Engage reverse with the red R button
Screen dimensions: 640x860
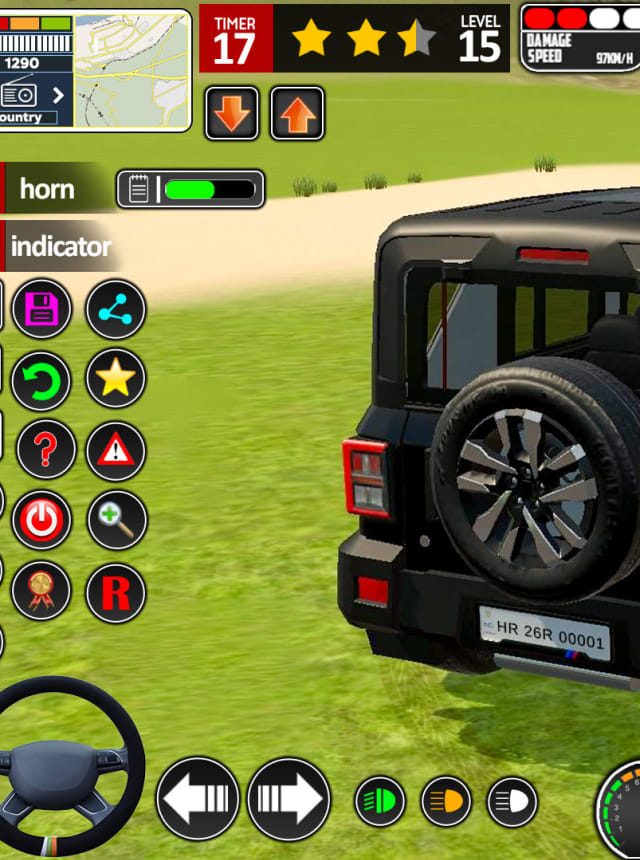[x=116, y=592]
